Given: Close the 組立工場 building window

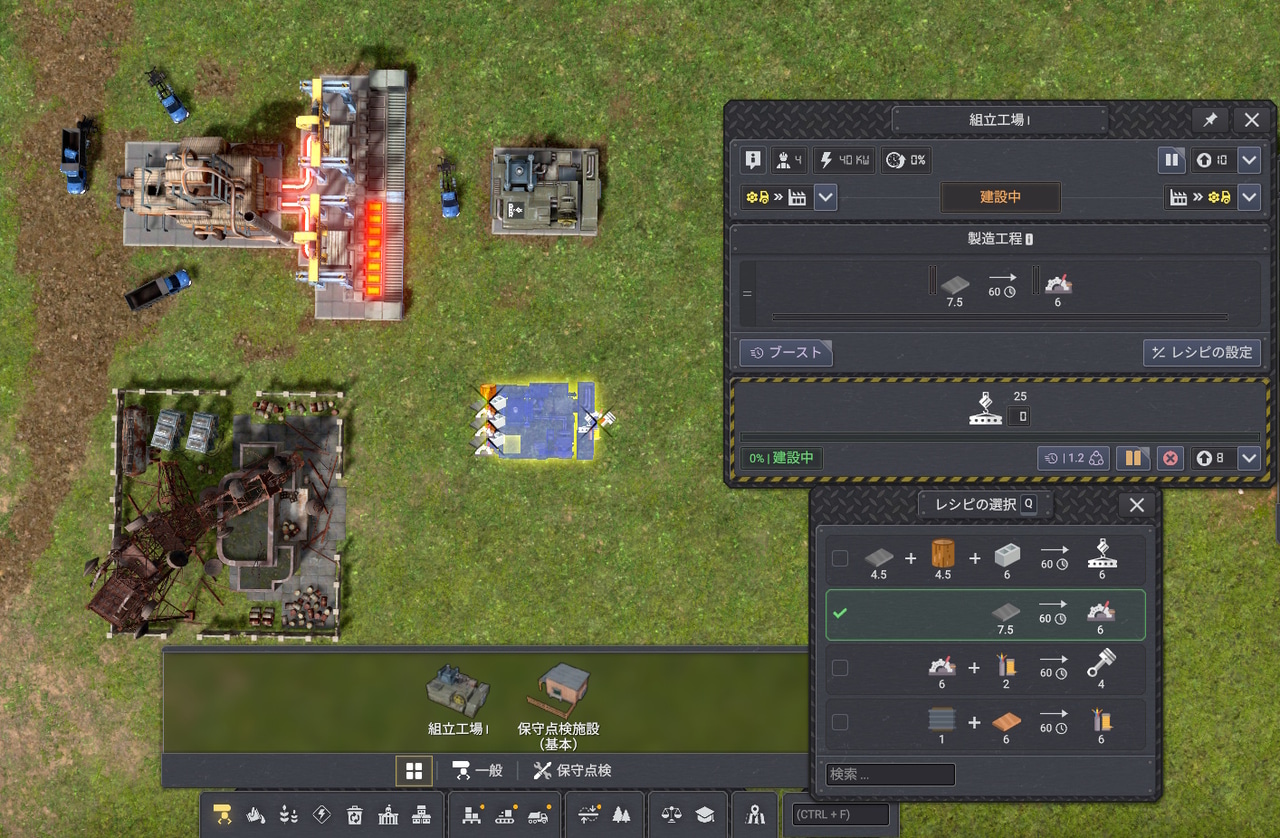Looking at the screenshot, I should coord(1251,120).
